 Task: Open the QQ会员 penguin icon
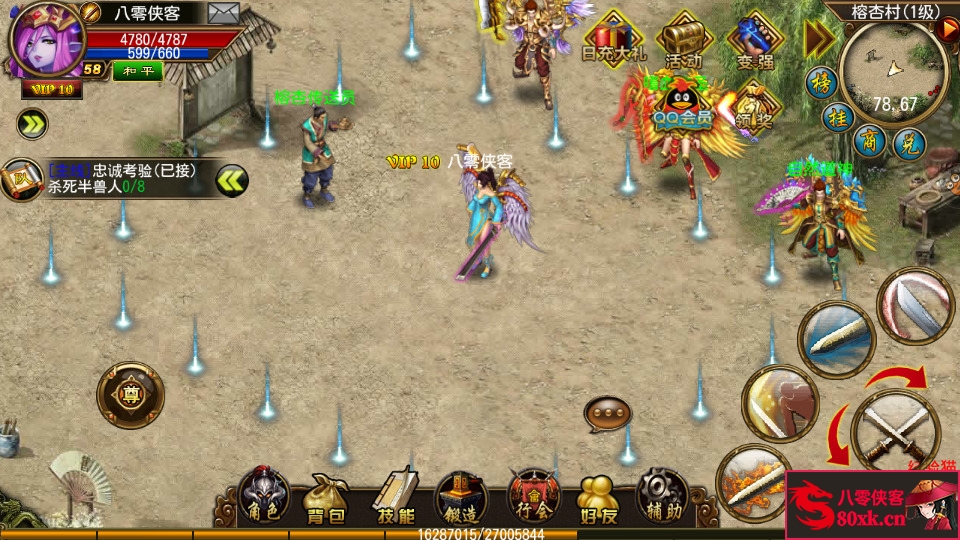tap(684, 105)
